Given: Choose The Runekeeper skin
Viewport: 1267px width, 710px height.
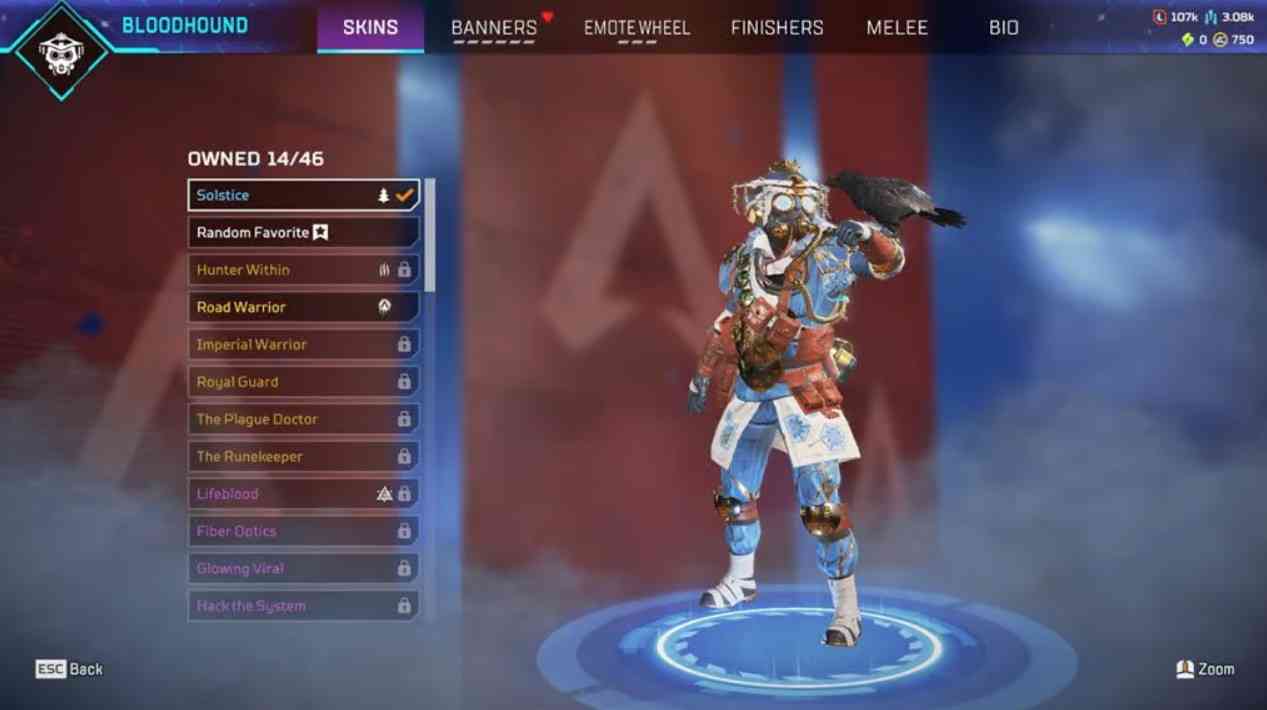Looking at the screenshot, I should click(x=303, y=457).
